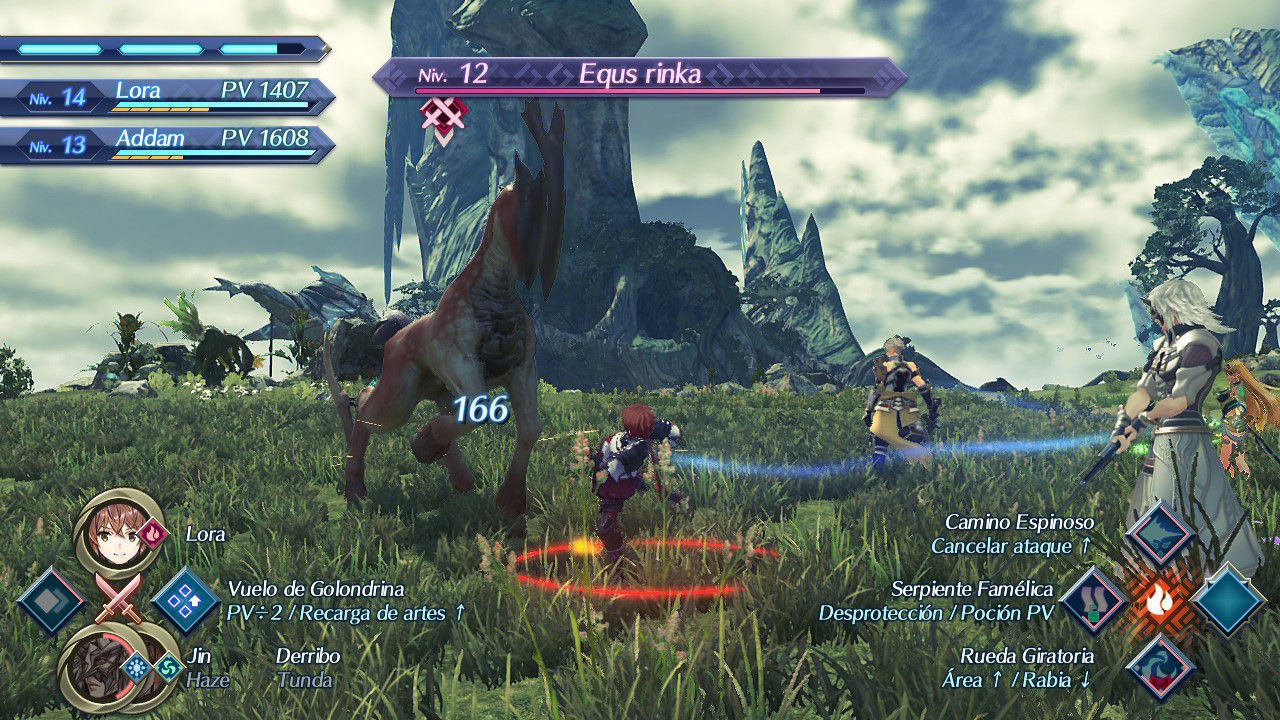Click the empty blue diamond art slot
Screen dimensions: 1280x720
(1227, 601)
